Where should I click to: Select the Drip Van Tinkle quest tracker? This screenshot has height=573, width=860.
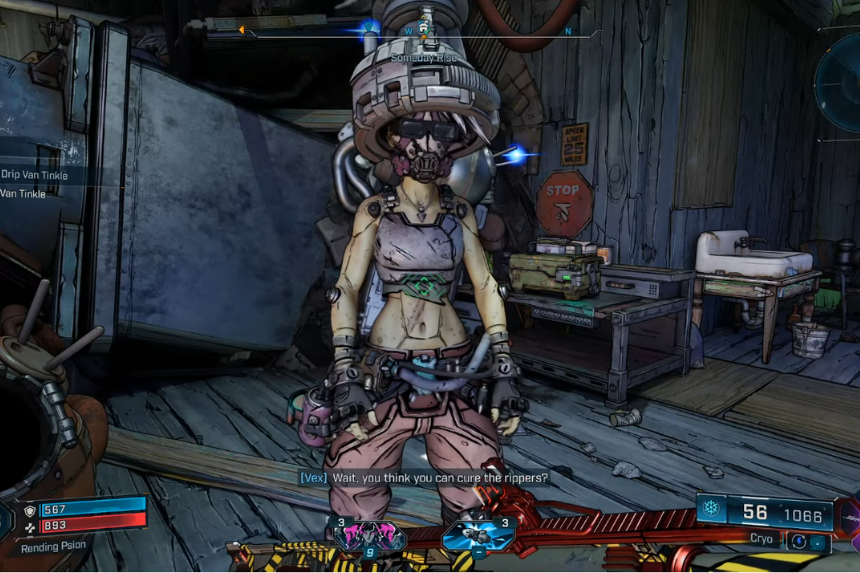point(35,174)
